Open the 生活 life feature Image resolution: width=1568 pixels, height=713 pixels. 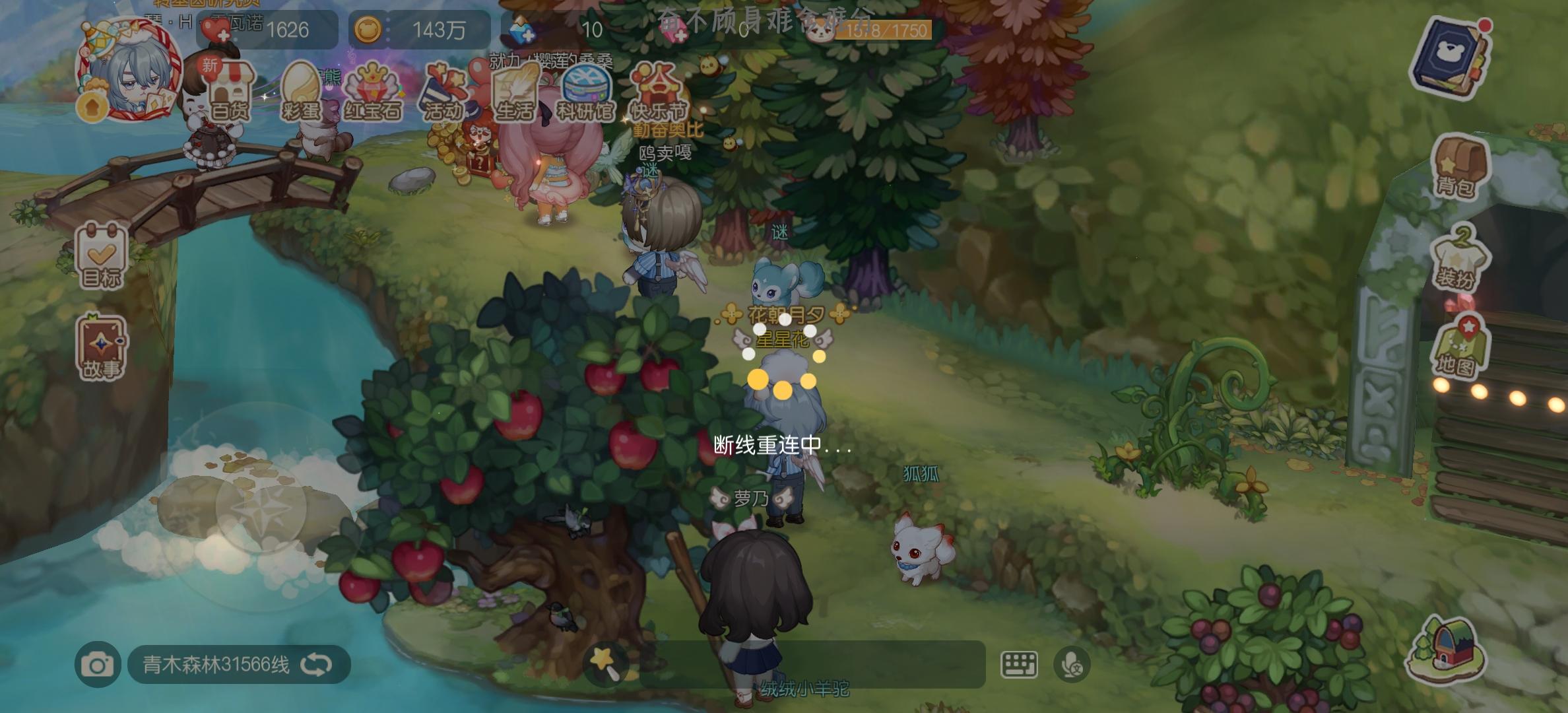515,92
